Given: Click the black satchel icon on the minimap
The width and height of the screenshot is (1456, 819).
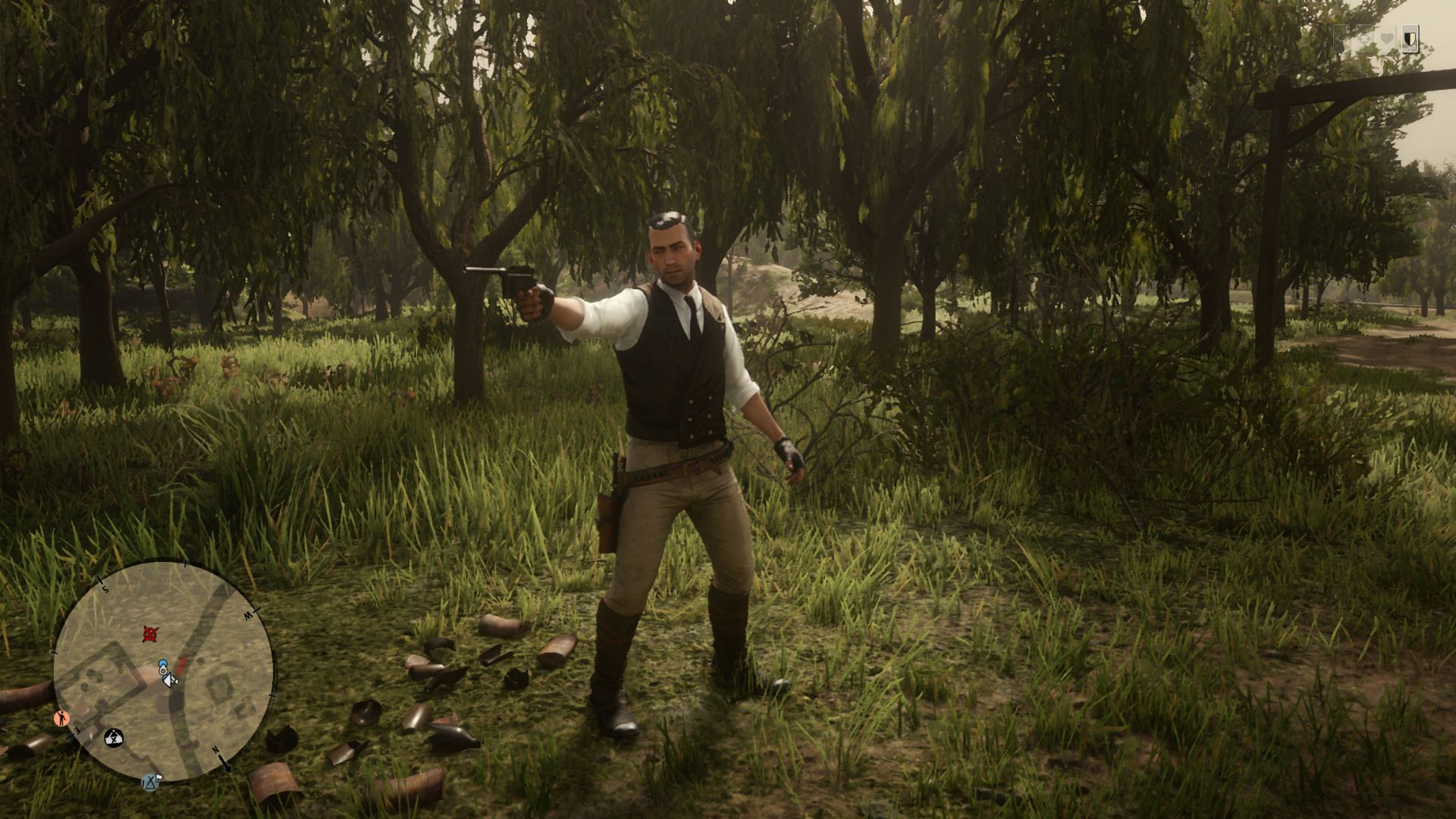Looking at the screenshot, I should pos(114,736).
